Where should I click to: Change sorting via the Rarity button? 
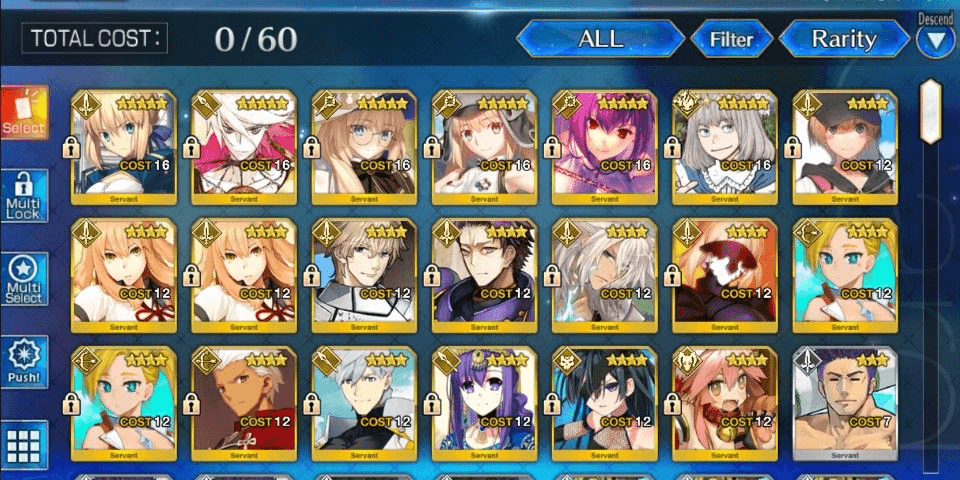coord(843,40)
